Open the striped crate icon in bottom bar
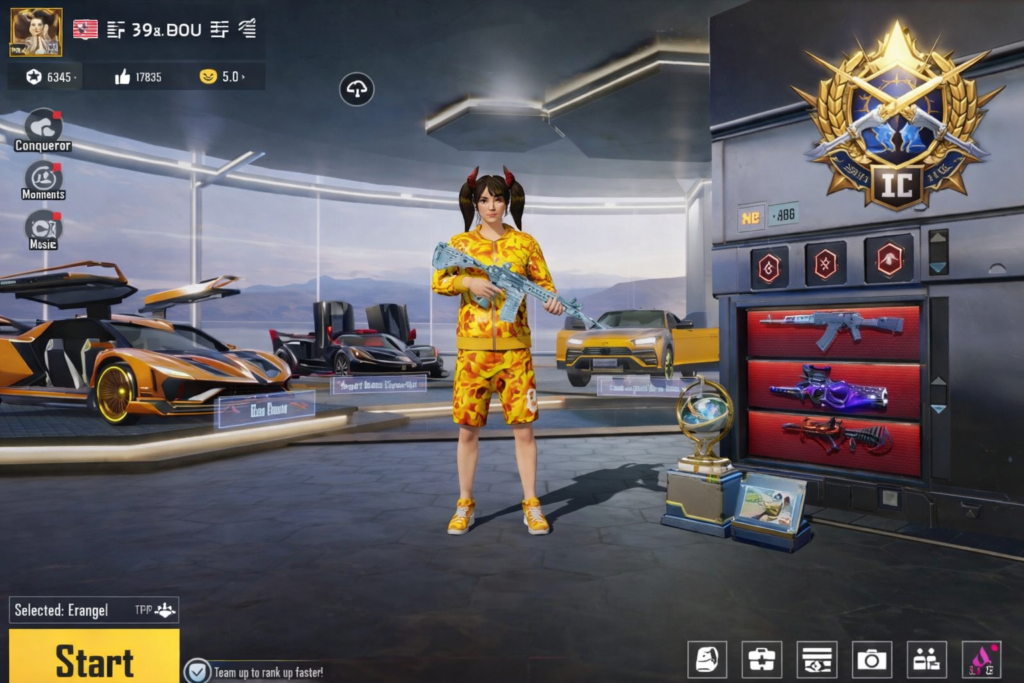Image resolution: width=1024 pixels, height=683 pixels. click(817, 659)
